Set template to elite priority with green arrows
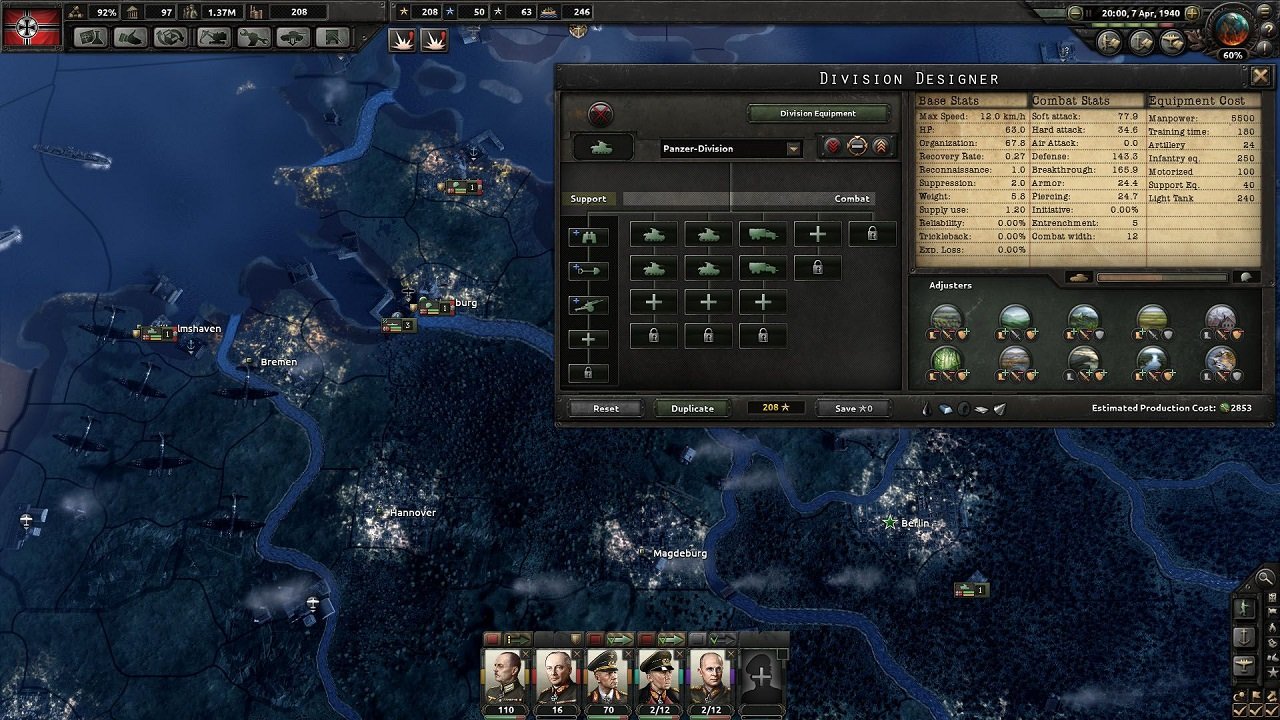Image resolution: width=1280 pixels, height=720 pixels. [x=881, y=147]
